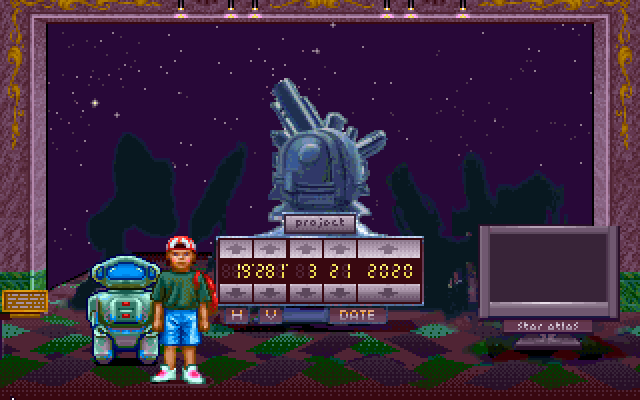The height and width of the screenshot is (400, 640).
Task: Increase the year 2020 with its up arrow
Action: 391,248
